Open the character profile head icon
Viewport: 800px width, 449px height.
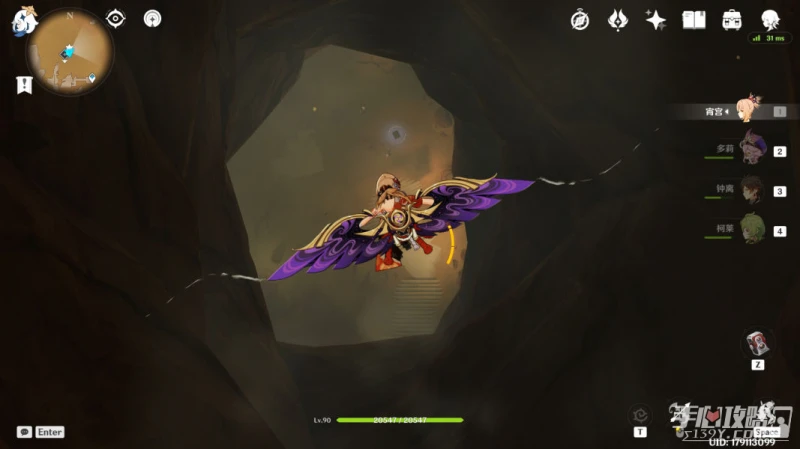click(770, 19)
